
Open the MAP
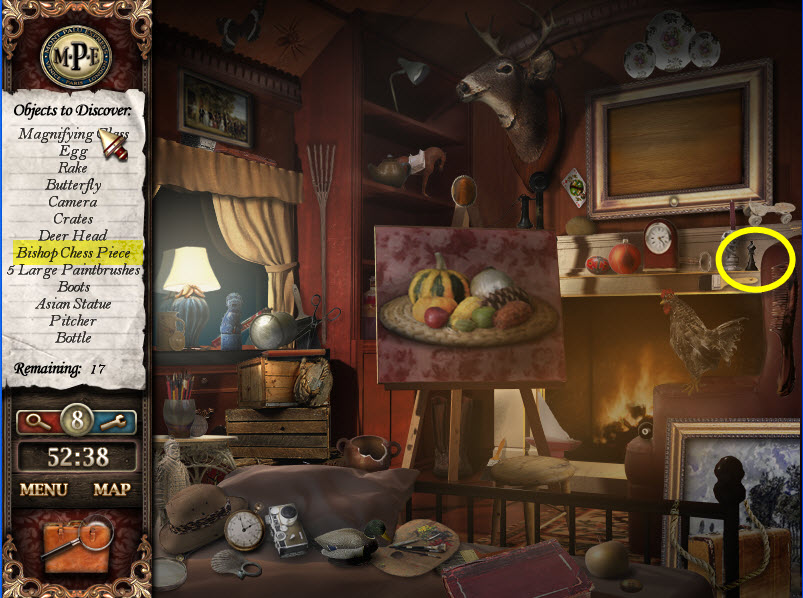pyautogui.click(x=112, y=490)
